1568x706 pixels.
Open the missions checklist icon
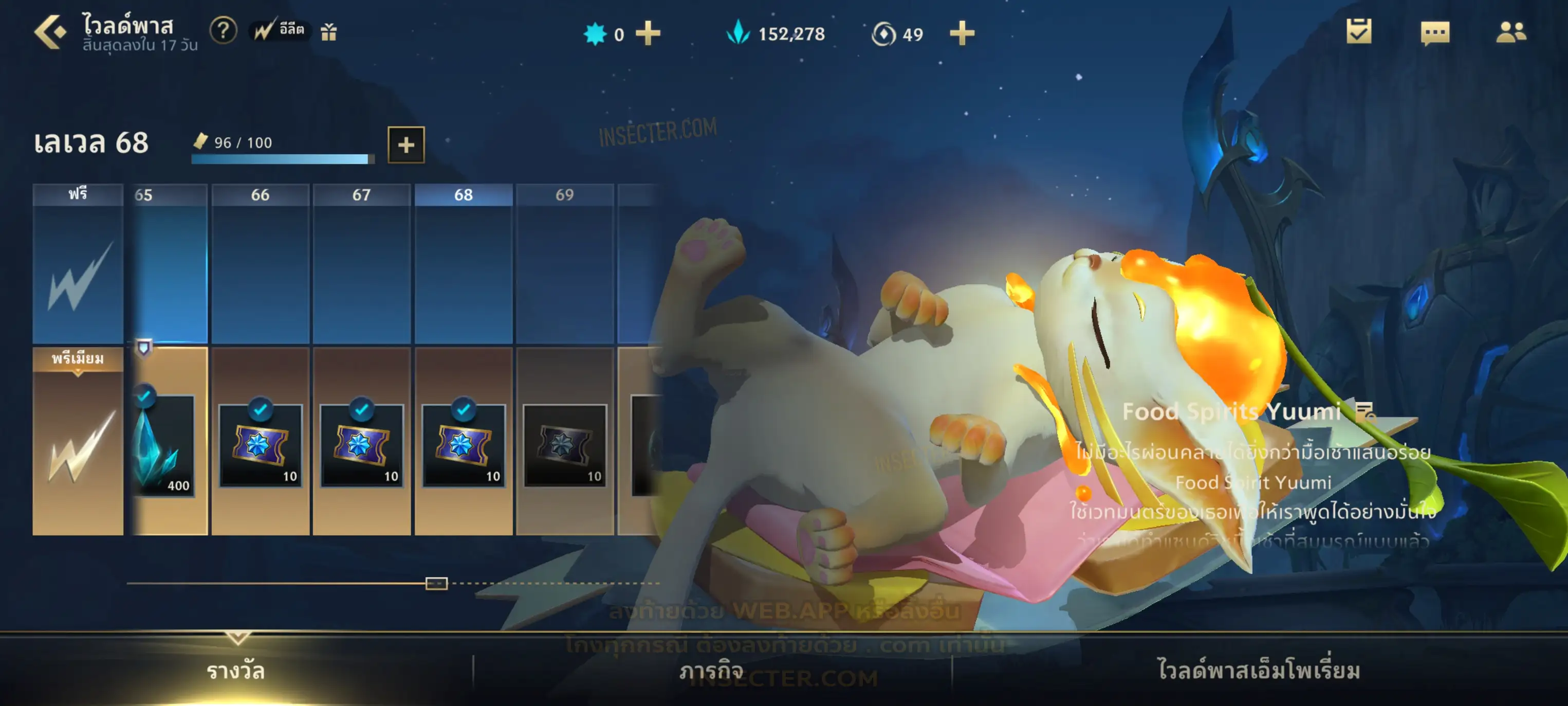1359,32
